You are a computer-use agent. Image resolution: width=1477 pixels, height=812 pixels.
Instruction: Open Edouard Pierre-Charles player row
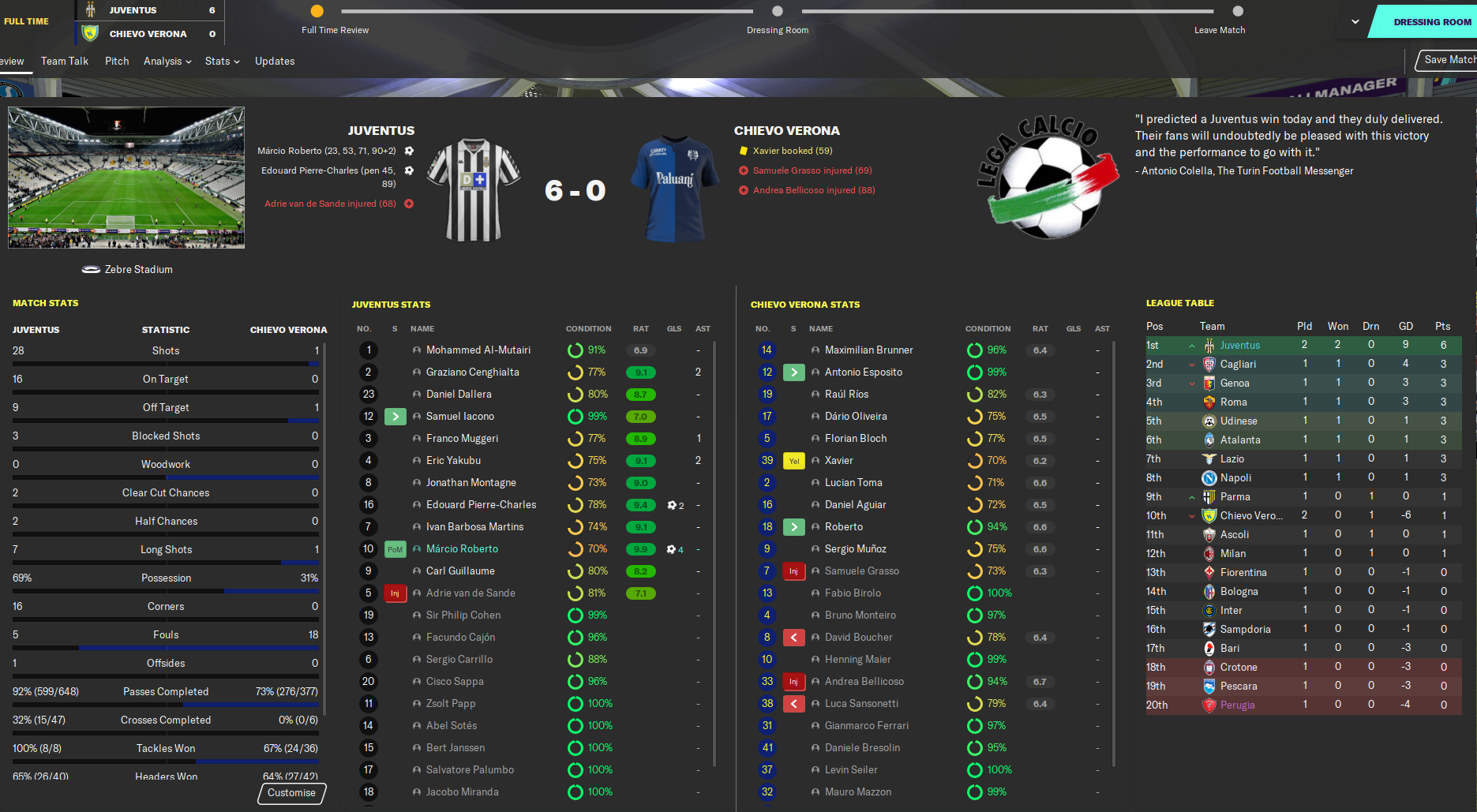(x=481, y=505)
